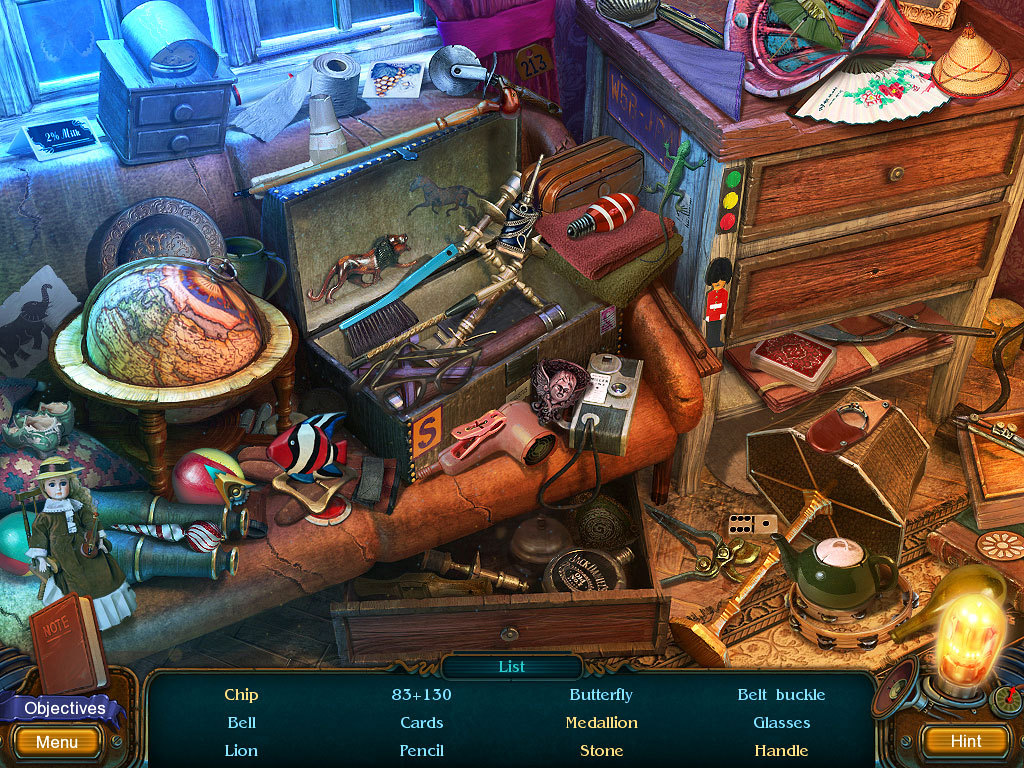Open the Menu button
1024x768 pixels.
pyautogui.click(x=57, y=742)
